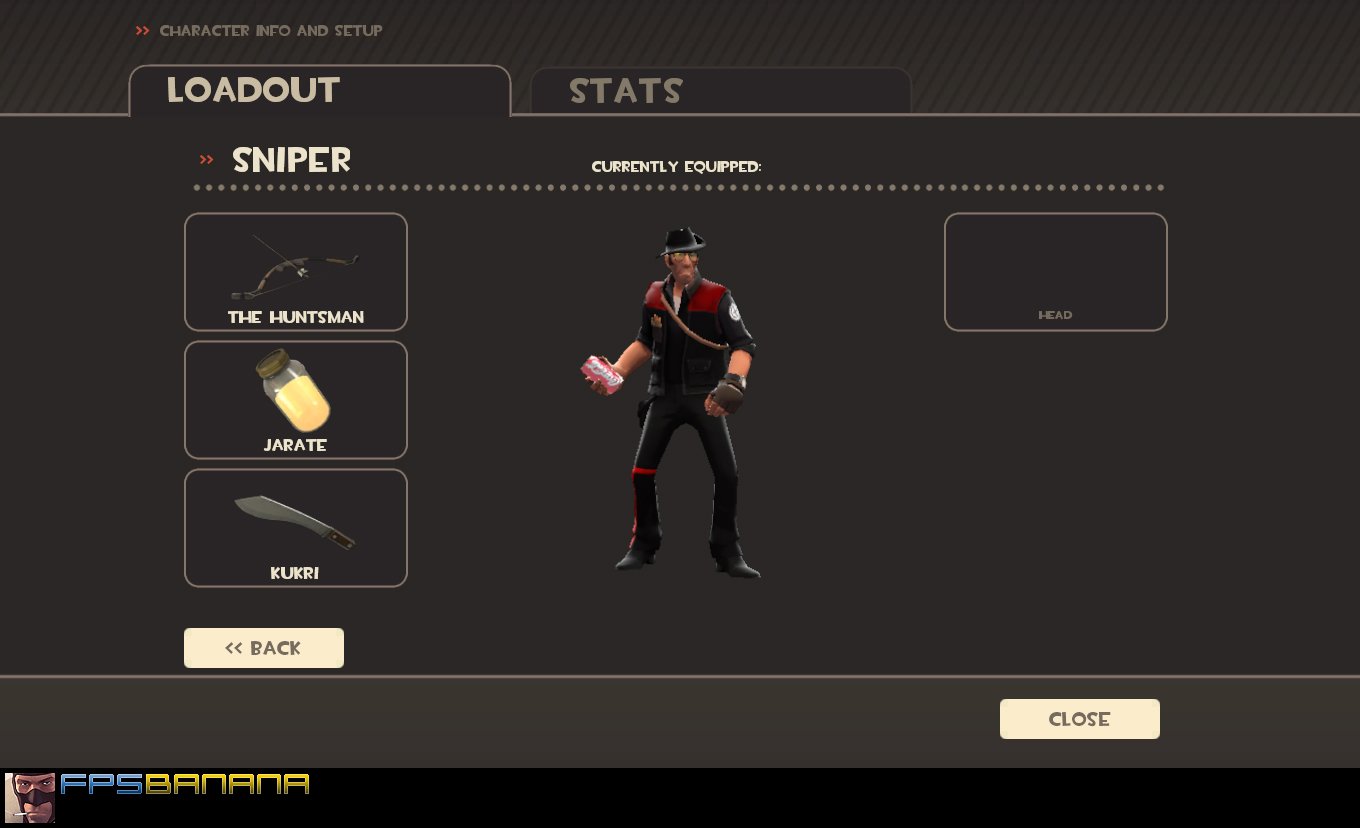This screenshot has height=828, width=1360.
Task: Click the Sniper character model
Action: [x=685, y=400]
